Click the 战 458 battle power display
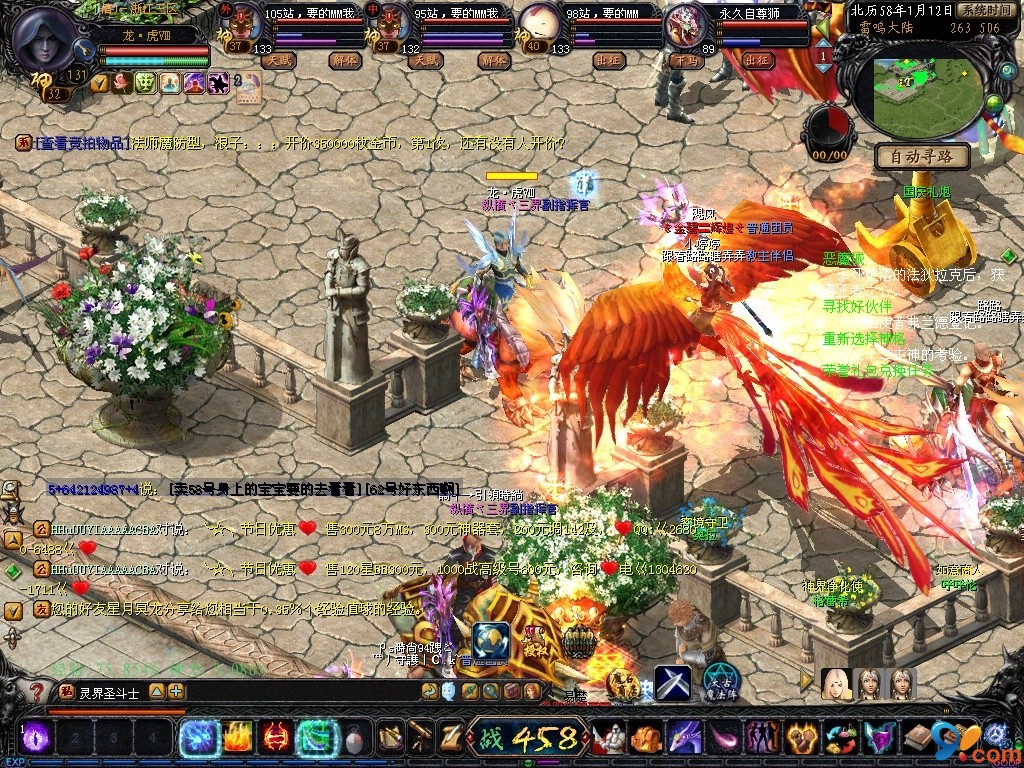Screen dimensions: 1024x768 [527, 739]
